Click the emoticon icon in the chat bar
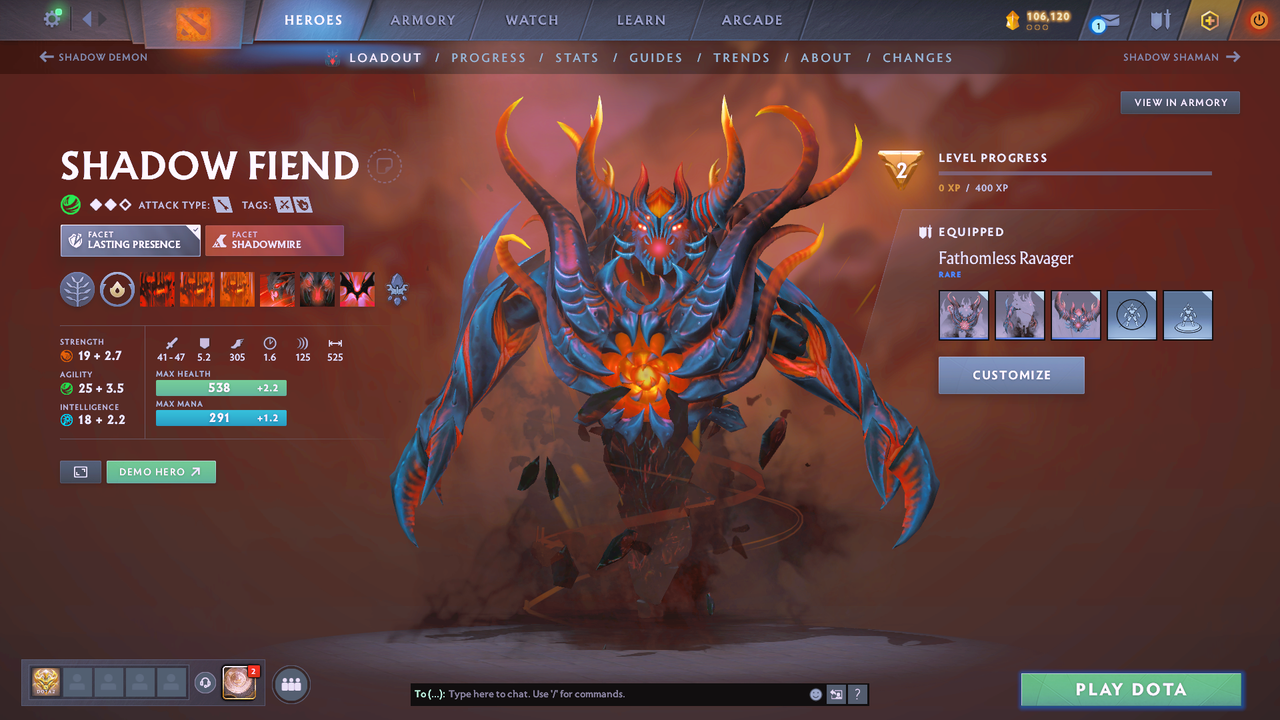1280x720 pixels. 814,693
